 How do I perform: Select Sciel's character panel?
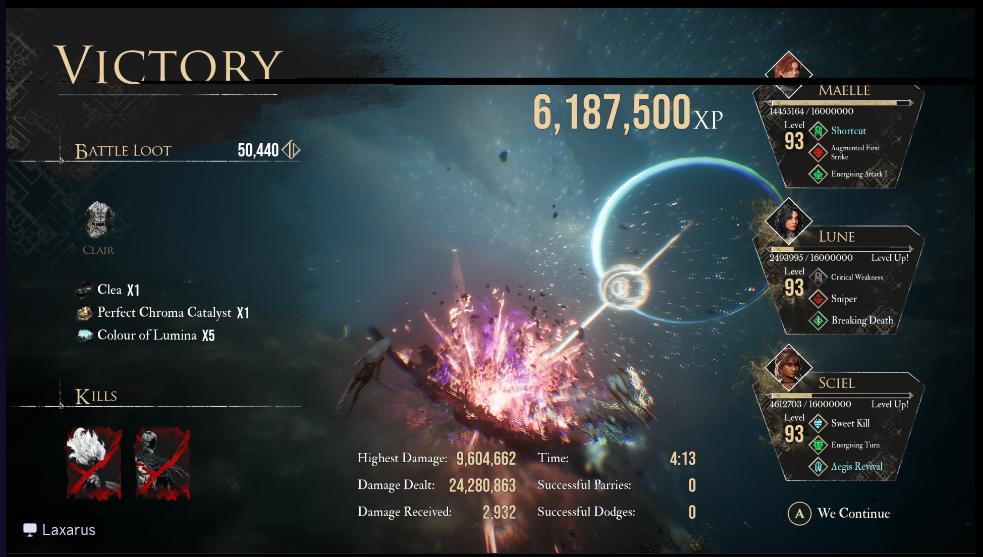(838, 424)
